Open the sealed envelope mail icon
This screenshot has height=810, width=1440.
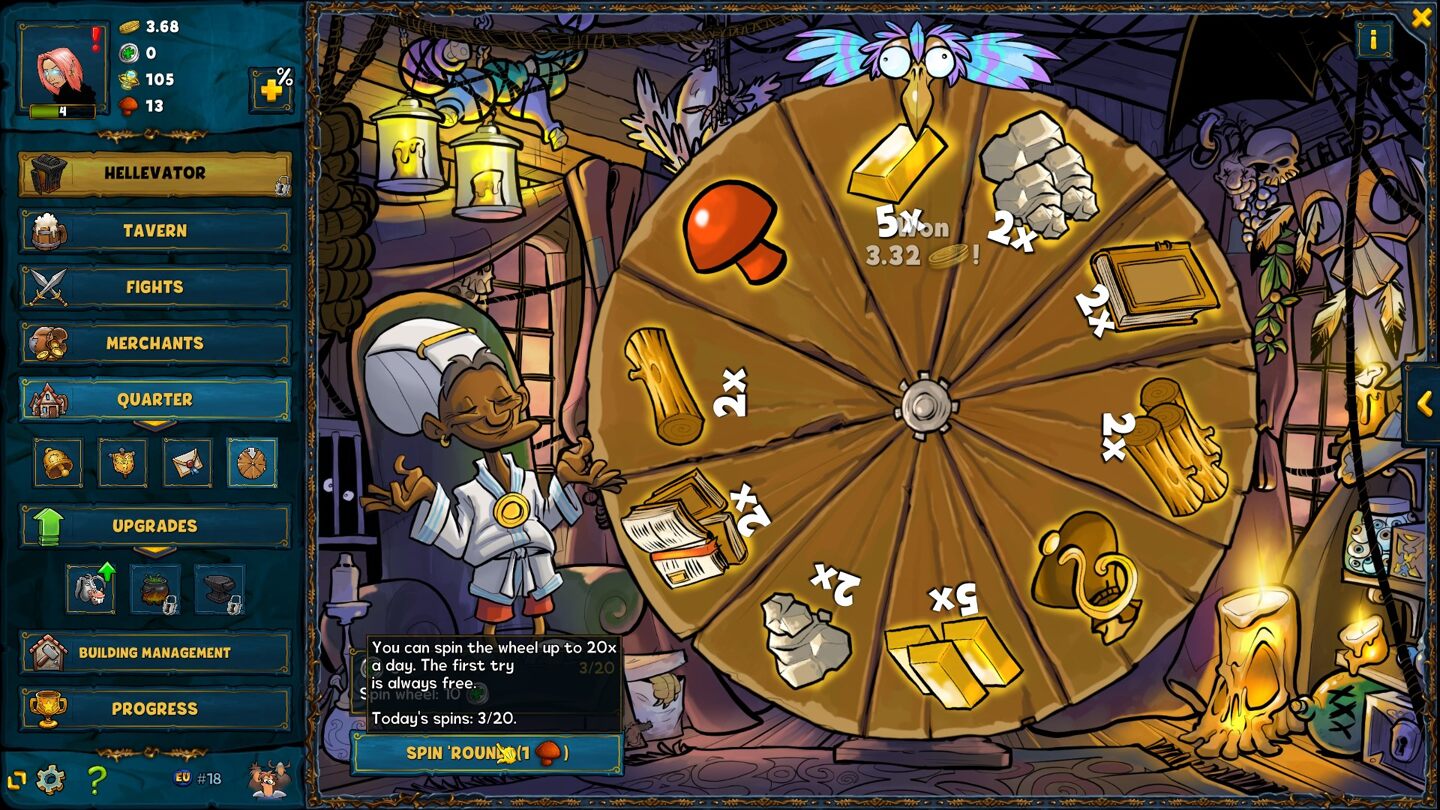coord(188,463)
